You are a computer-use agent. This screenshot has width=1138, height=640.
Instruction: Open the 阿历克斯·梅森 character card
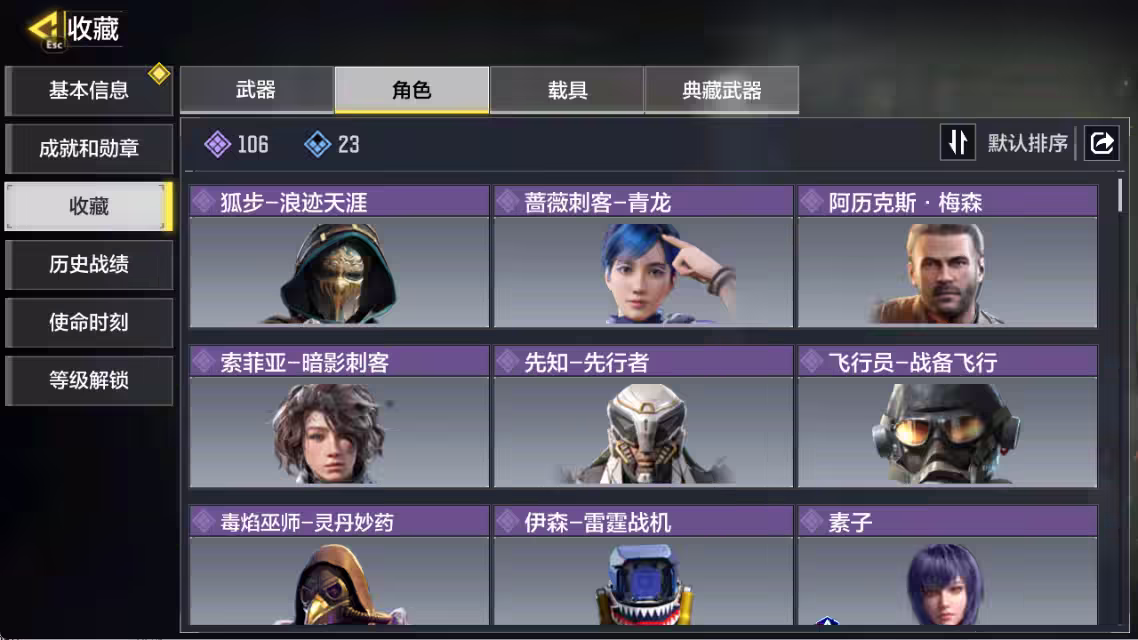click(947, 257)
